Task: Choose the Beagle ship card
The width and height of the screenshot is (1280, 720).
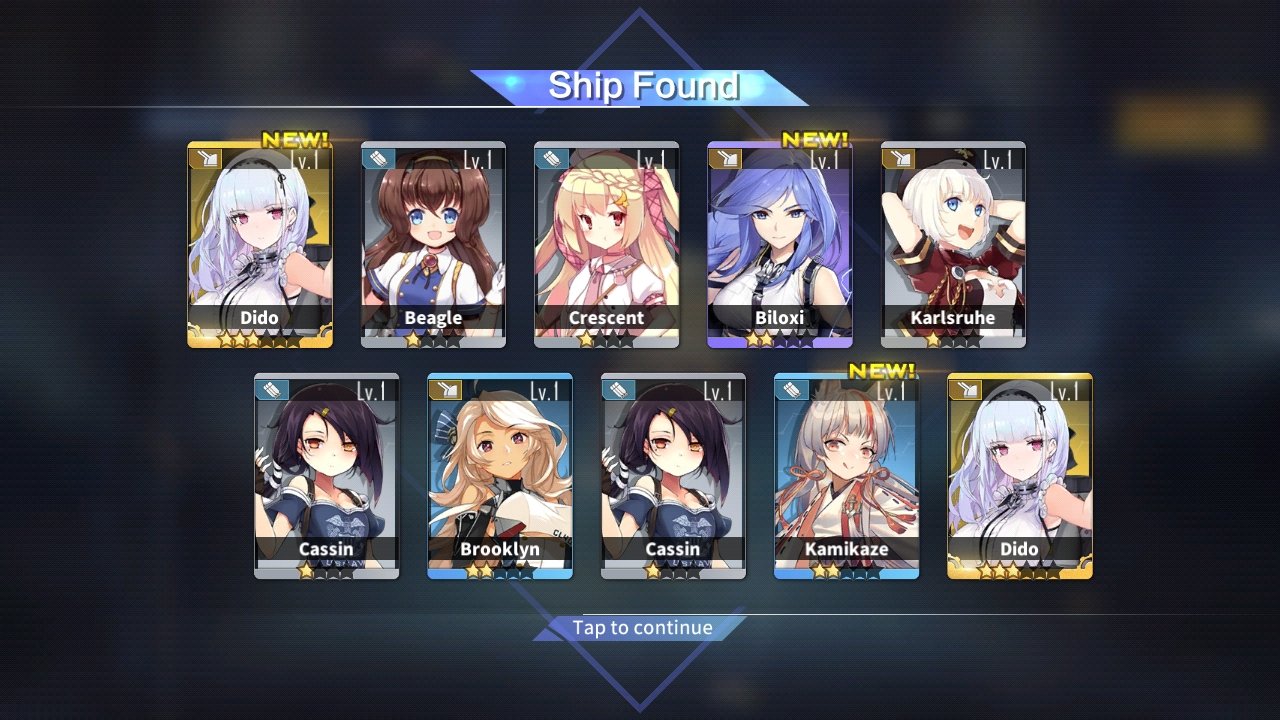Action: click(x=433, y=245)
